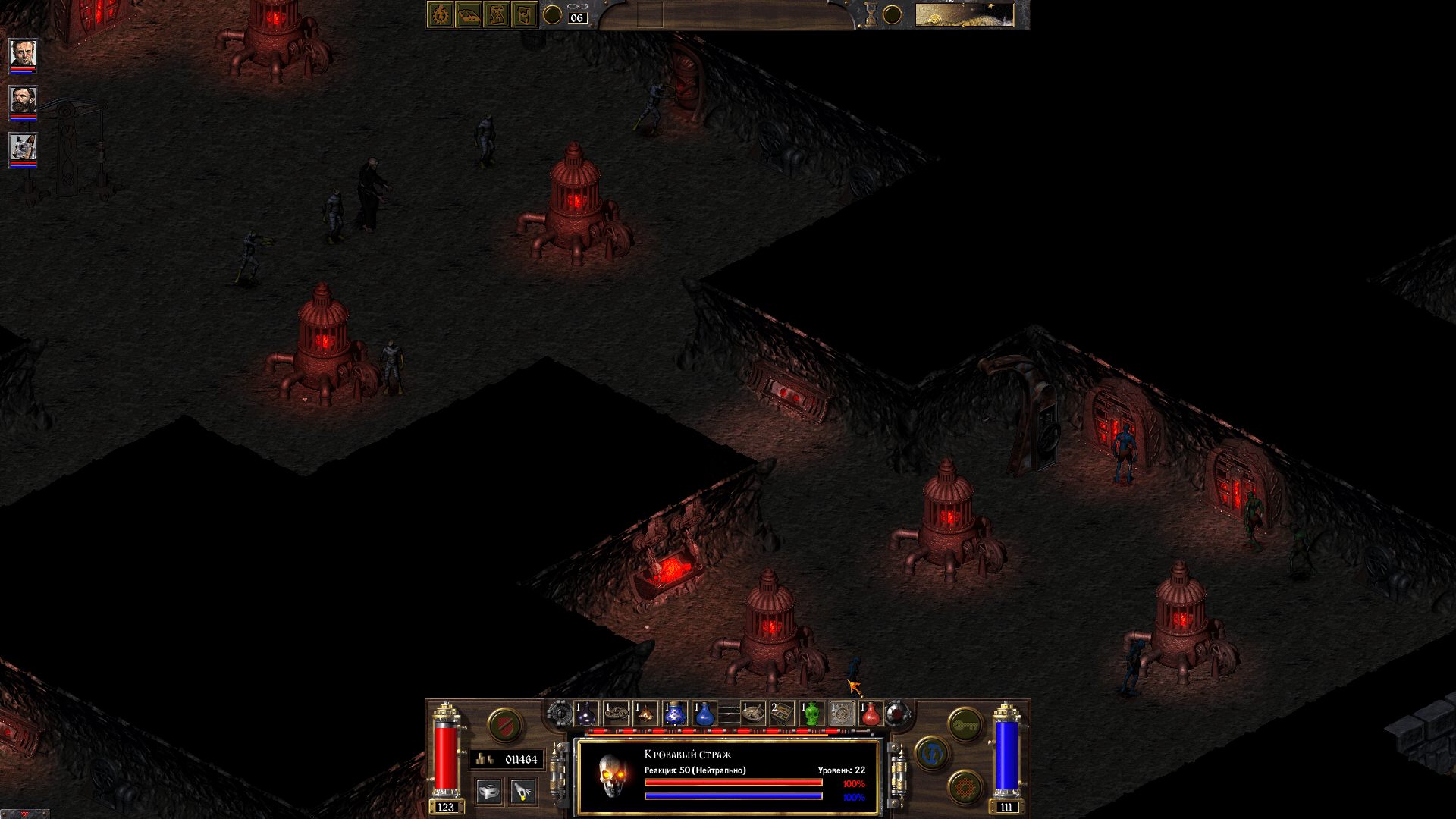Screen dimensions: 1456x819
Task: Click the red health bar of Кровавый страж
Action: (733, 783)
